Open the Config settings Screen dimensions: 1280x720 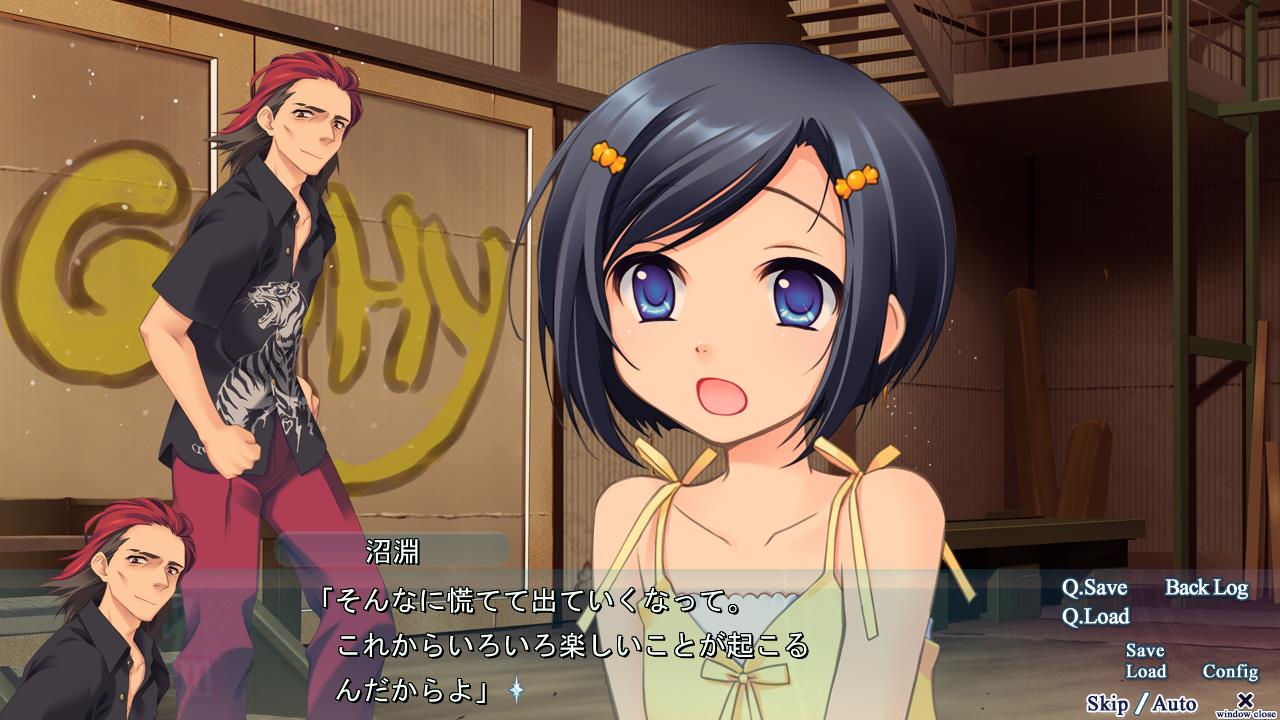(1230, 672)
